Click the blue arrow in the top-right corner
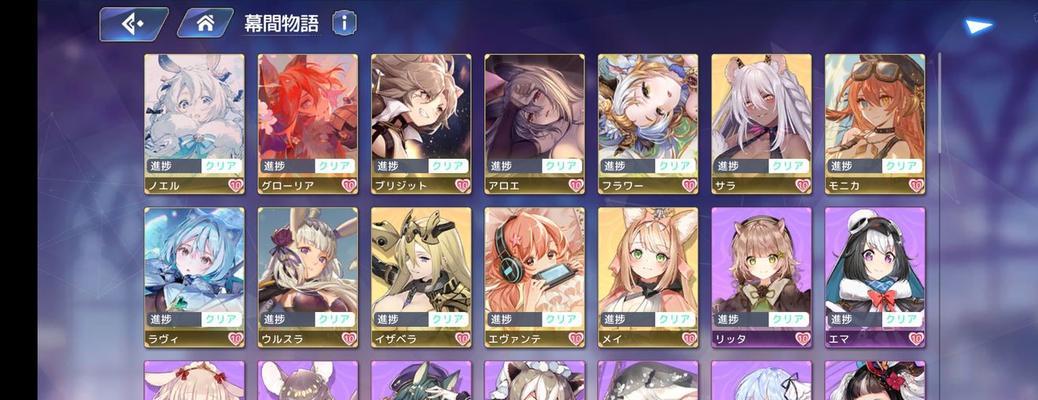This screenshot has height=400, width=1038. [978, 27]
